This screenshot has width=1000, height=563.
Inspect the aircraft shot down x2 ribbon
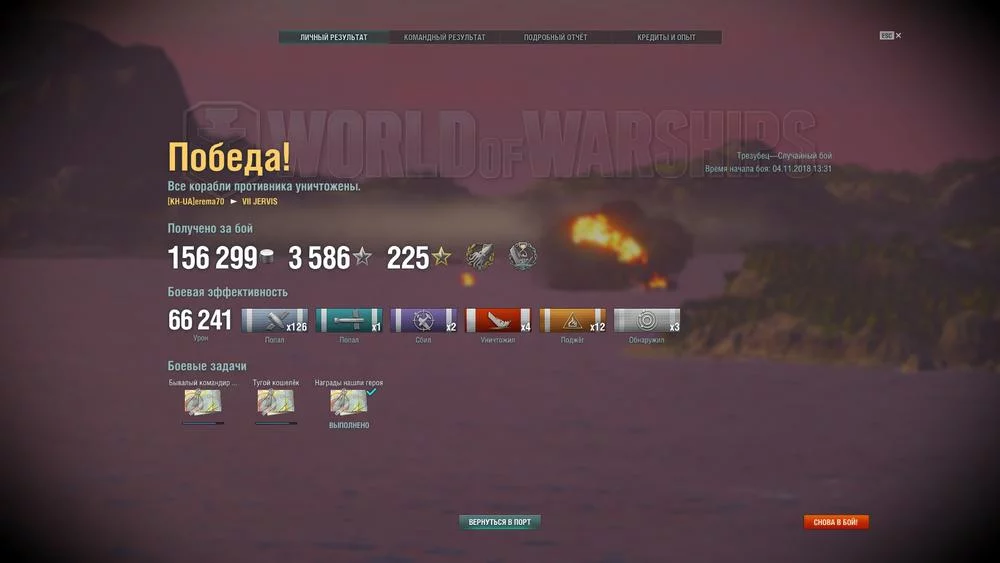point(424,321)
